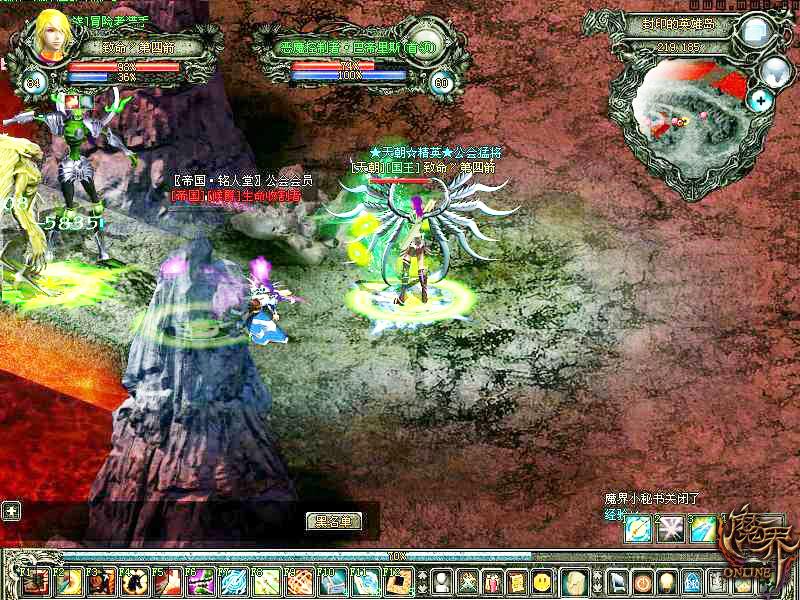This screenshot has width=800, height=600.
Task: Use quick slot 2 white burst skill
Action: pos(670,529)
